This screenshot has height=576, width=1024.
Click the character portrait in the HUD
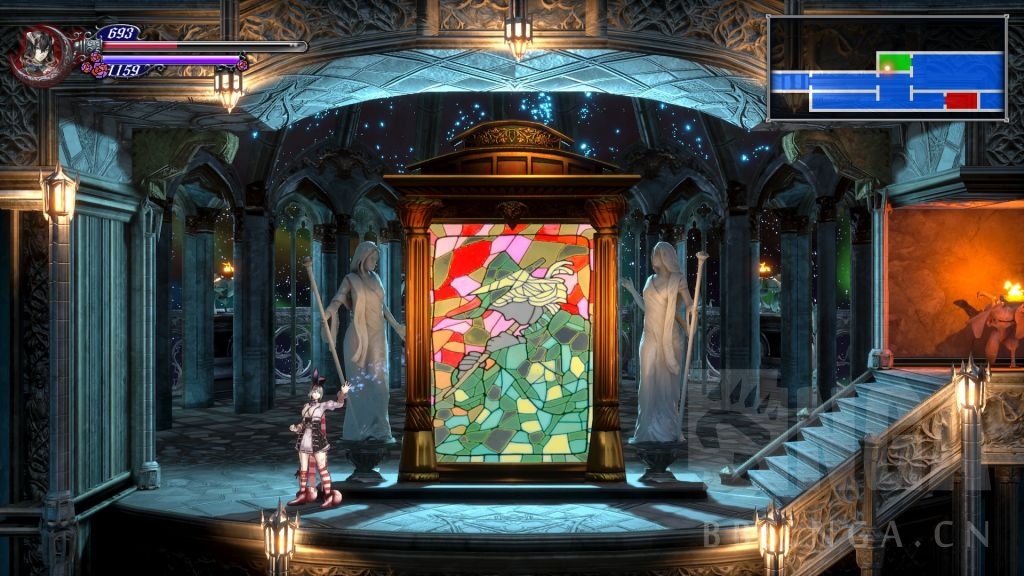[40, 54]
